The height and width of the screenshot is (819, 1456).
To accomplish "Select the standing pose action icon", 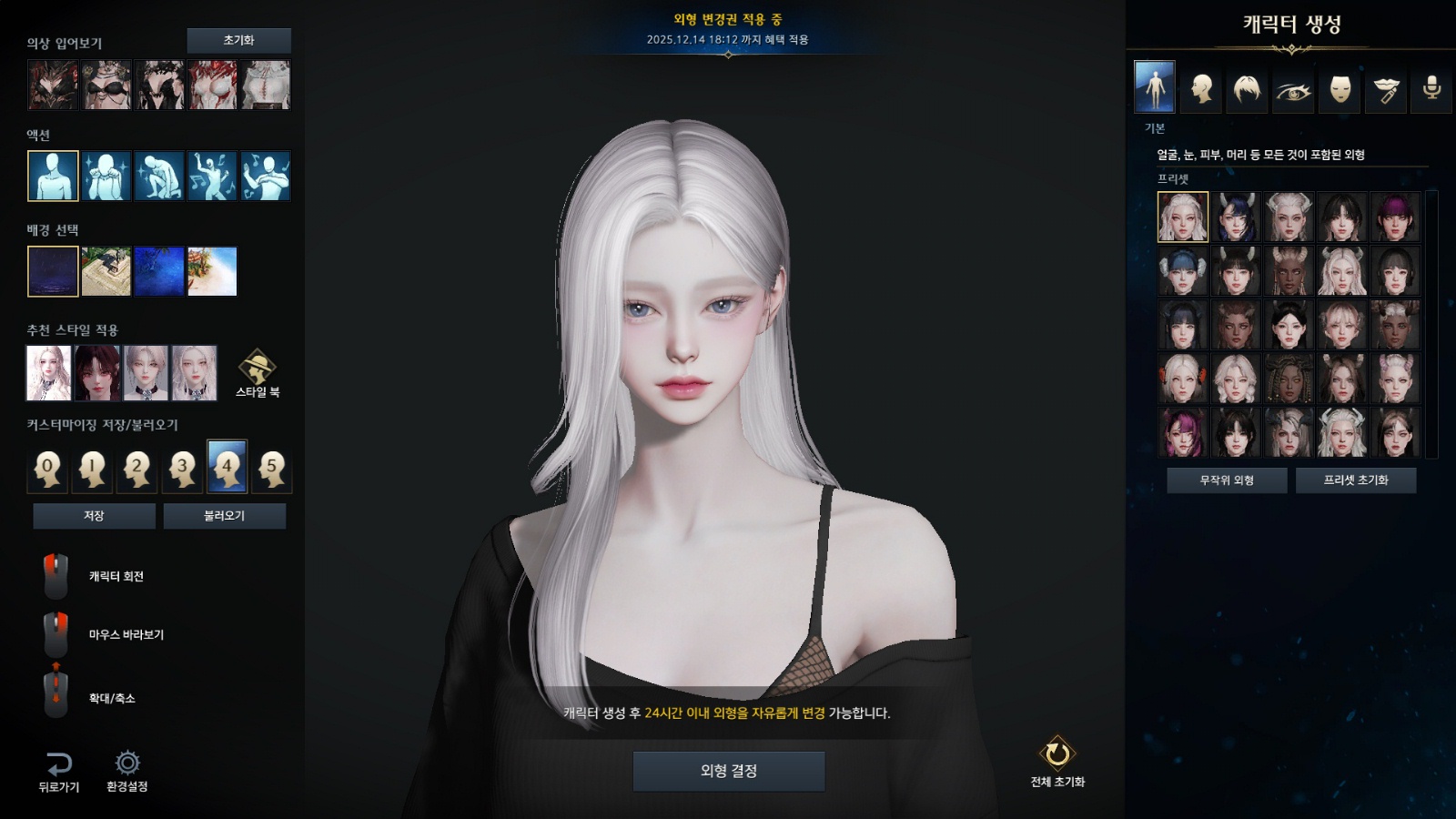I will tap(53, 176).
